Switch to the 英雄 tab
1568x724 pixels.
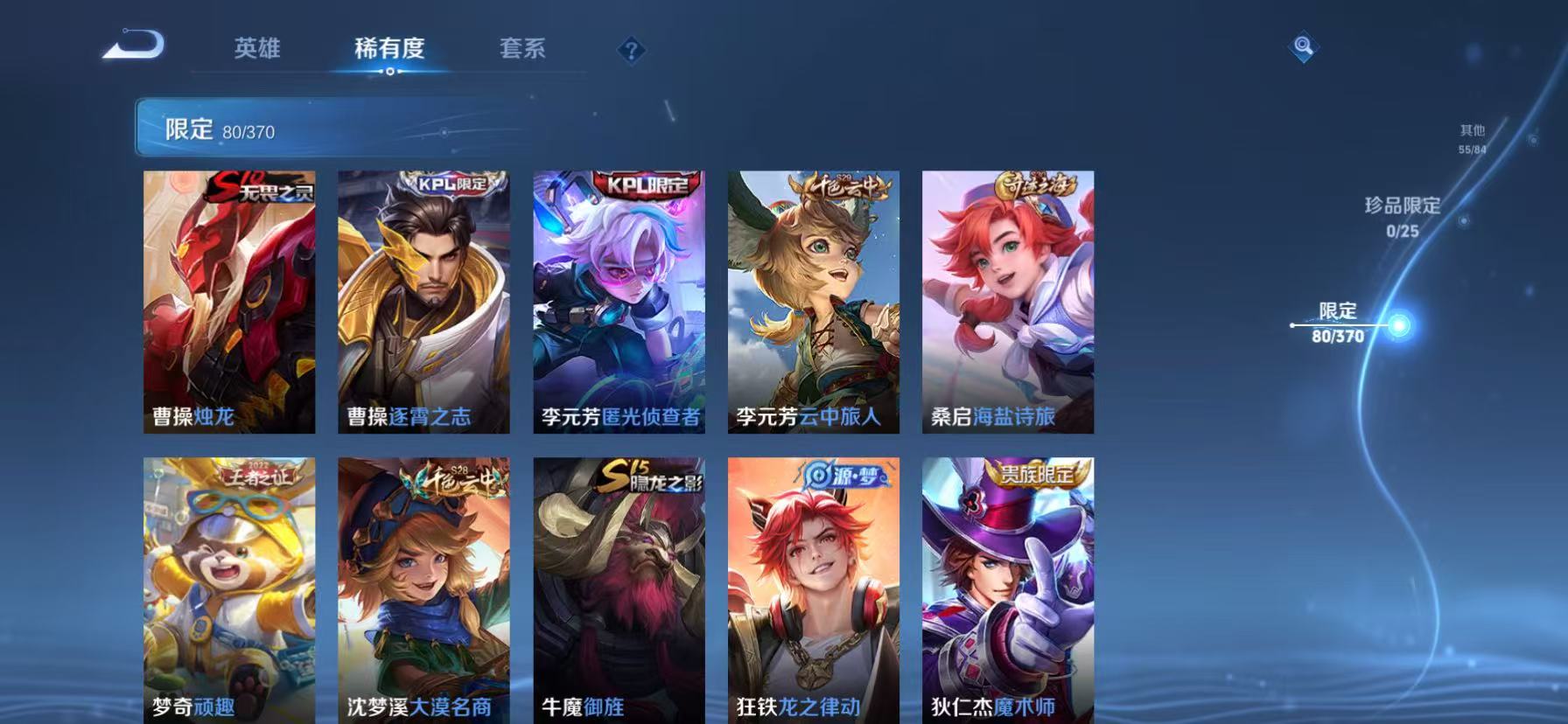tap(256, 50)
